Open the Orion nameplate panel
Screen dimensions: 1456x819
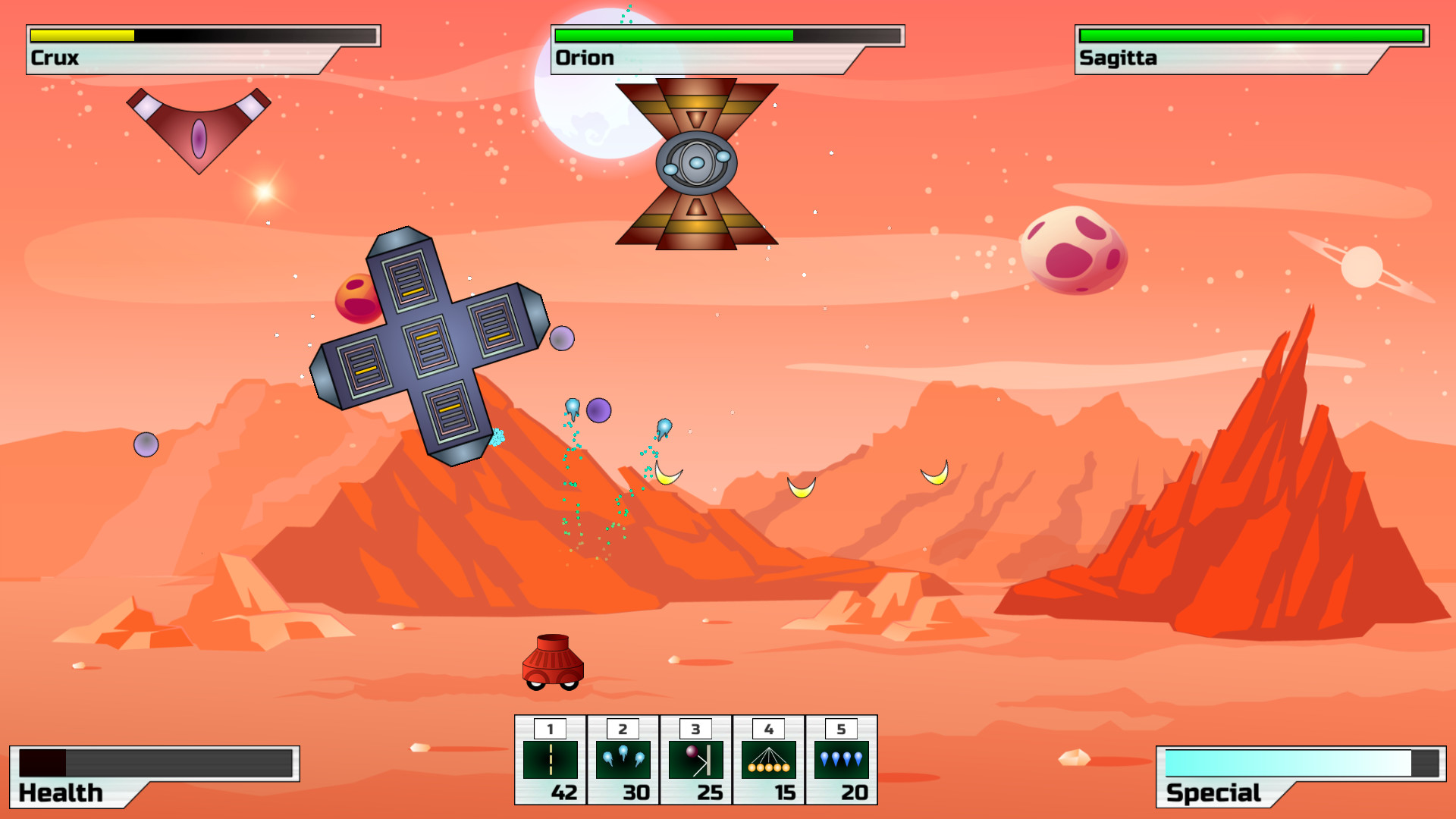(584, 57)
